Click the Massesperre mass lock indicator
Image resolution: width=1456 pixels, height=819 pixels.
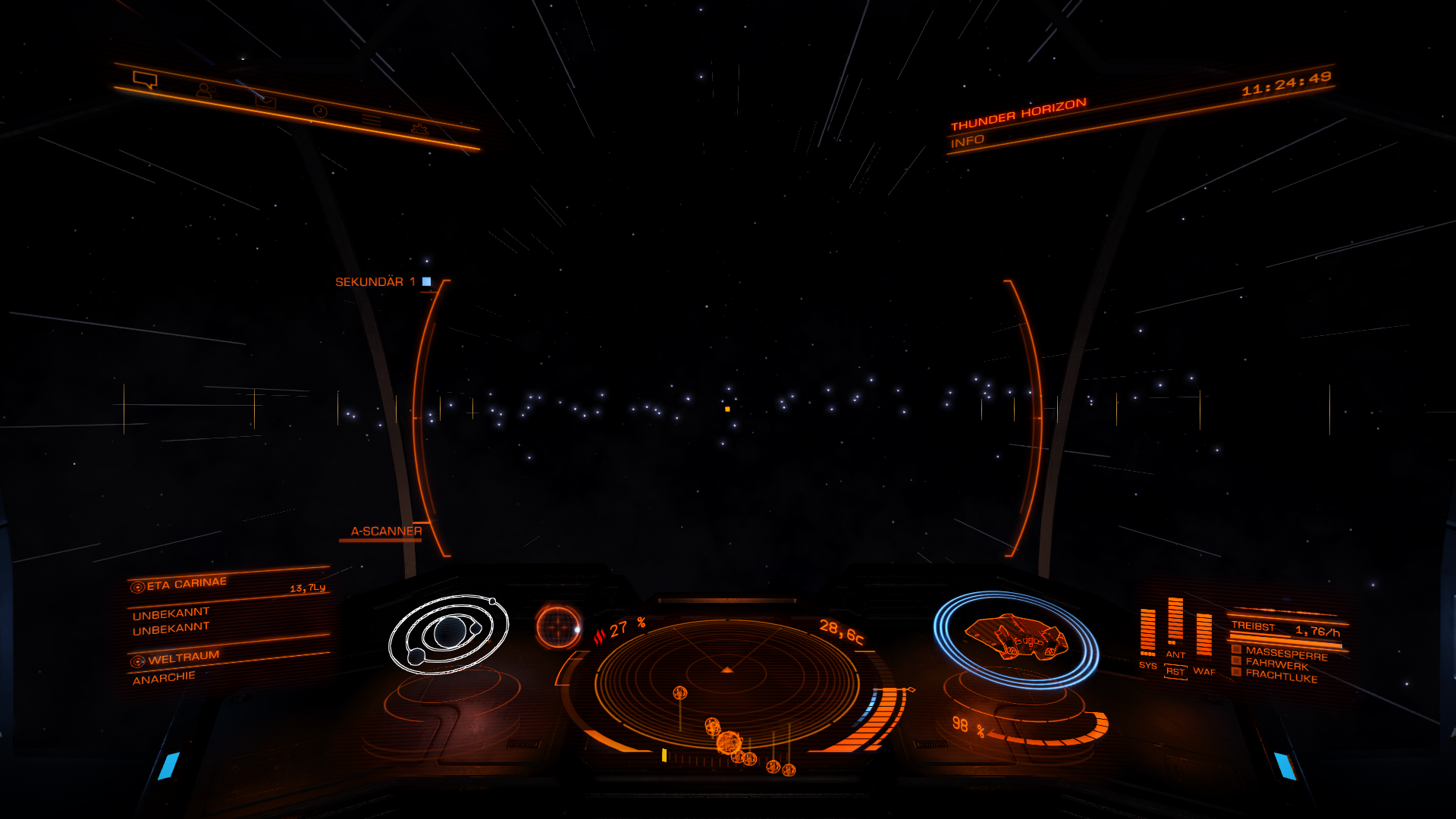pyautogui.click(x=1286, y=653)
